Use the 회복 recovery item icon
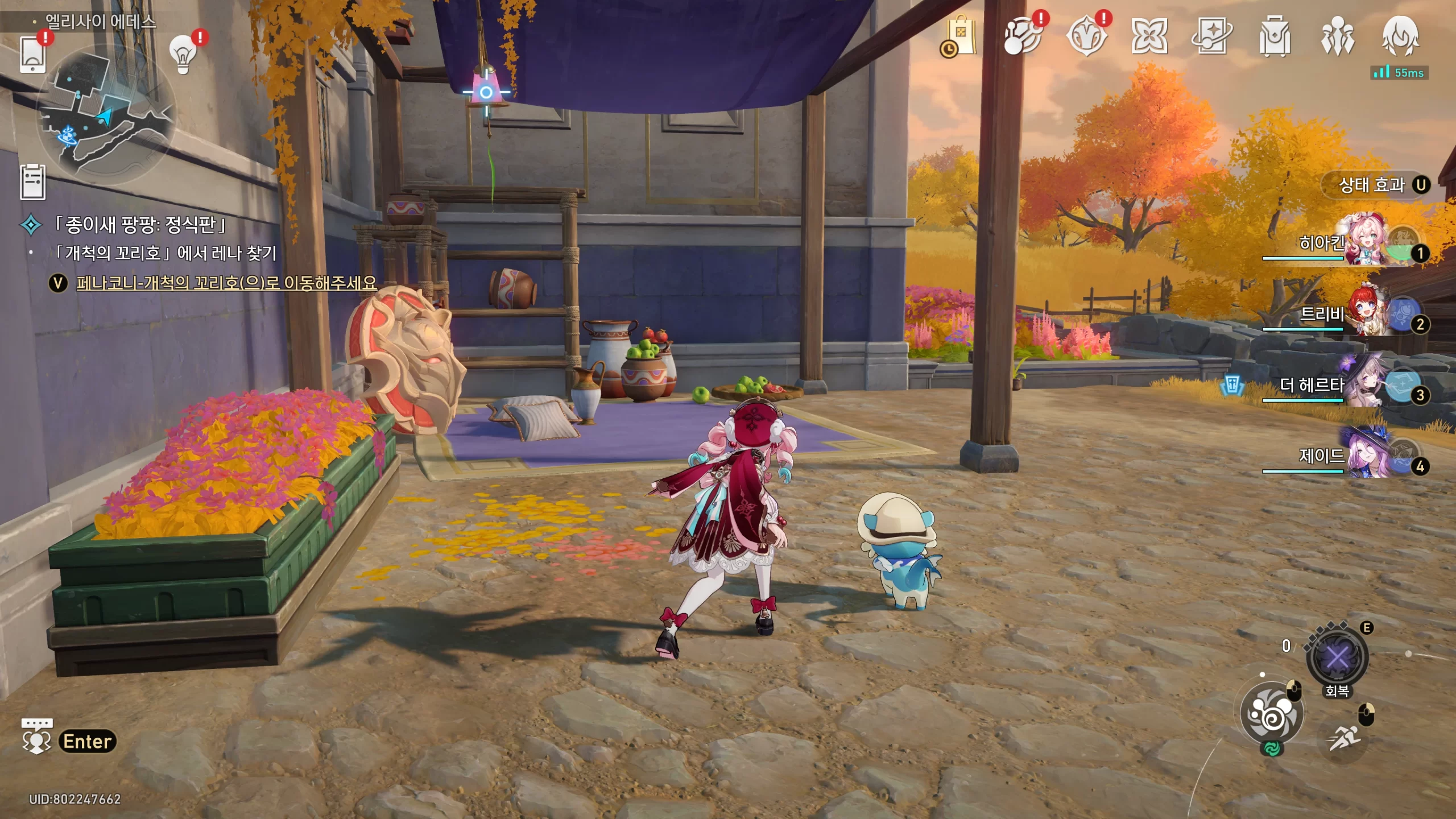The width and height of the screenshot is (1456, 819). click(x=1337, y=659)
